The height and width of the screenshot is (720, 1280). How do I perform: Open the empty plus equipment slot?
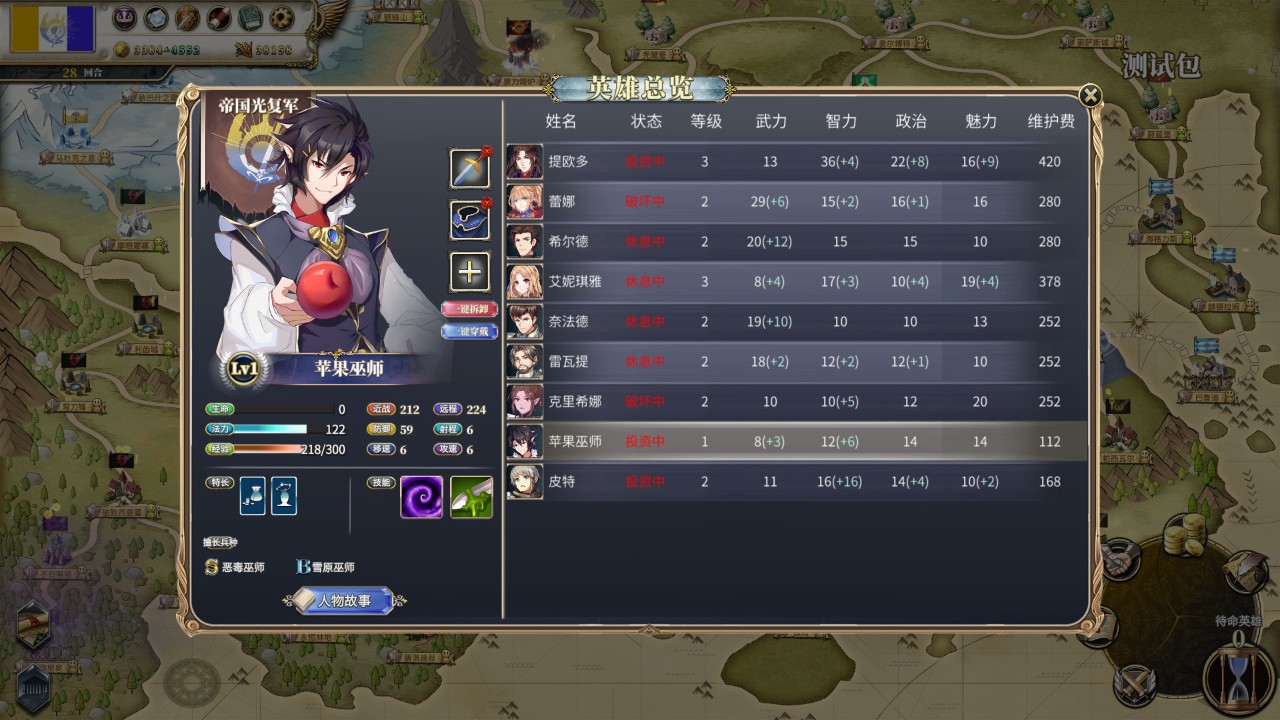(470, 271)
